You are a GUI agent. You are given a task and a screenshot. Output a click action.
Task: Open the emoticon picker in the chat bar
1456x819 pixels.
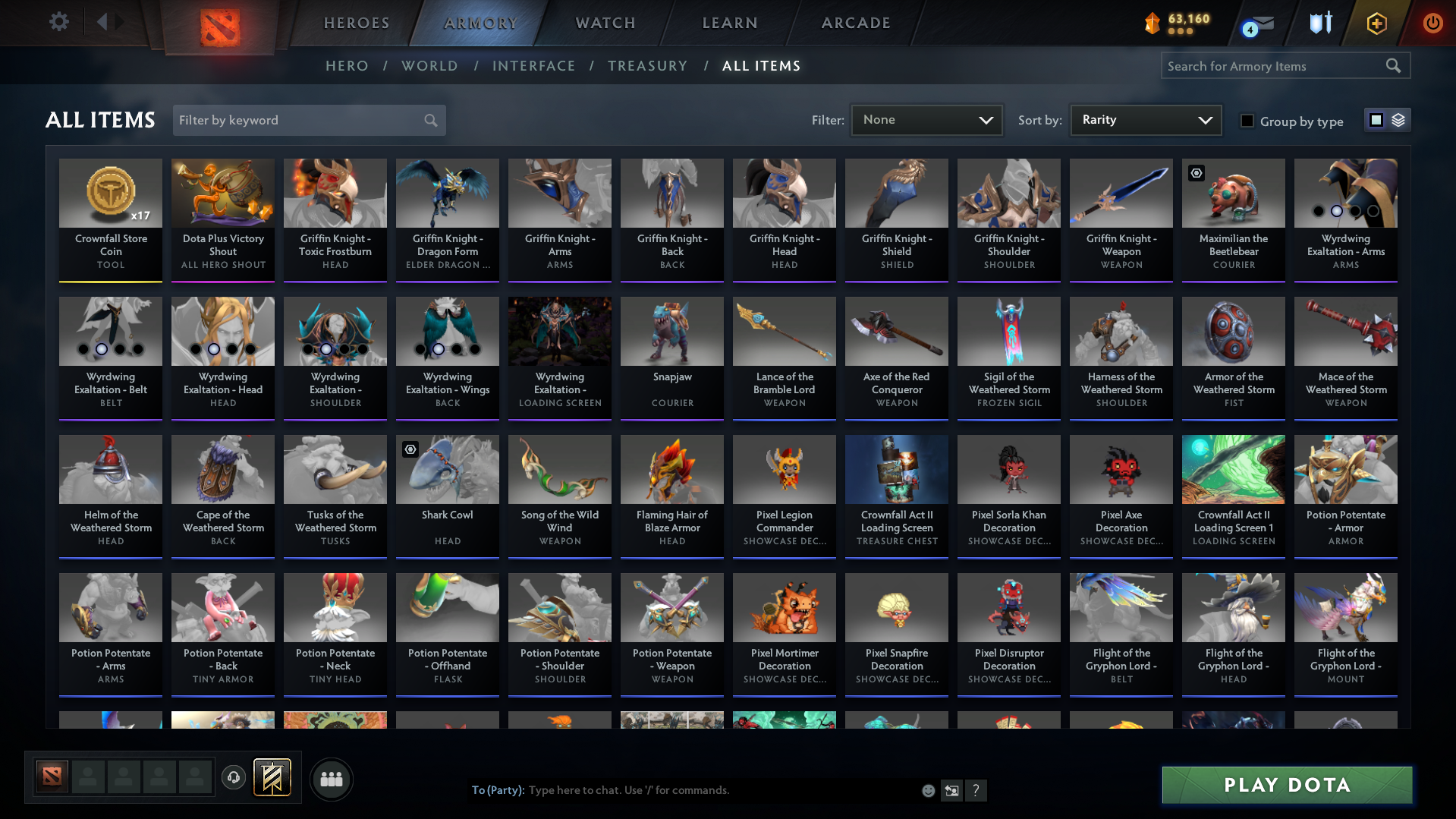click(928, 790)
